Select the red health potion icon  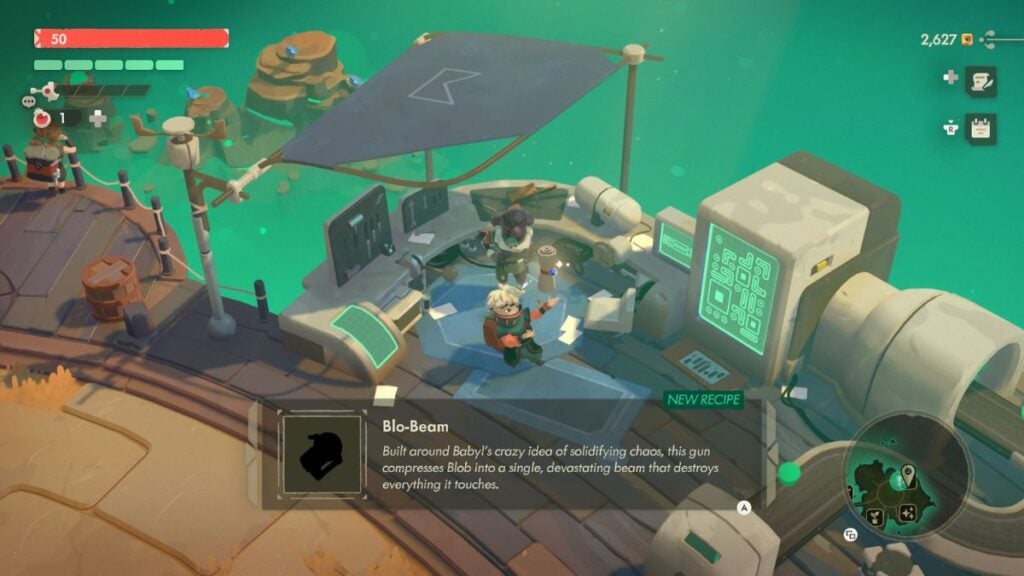43,118
